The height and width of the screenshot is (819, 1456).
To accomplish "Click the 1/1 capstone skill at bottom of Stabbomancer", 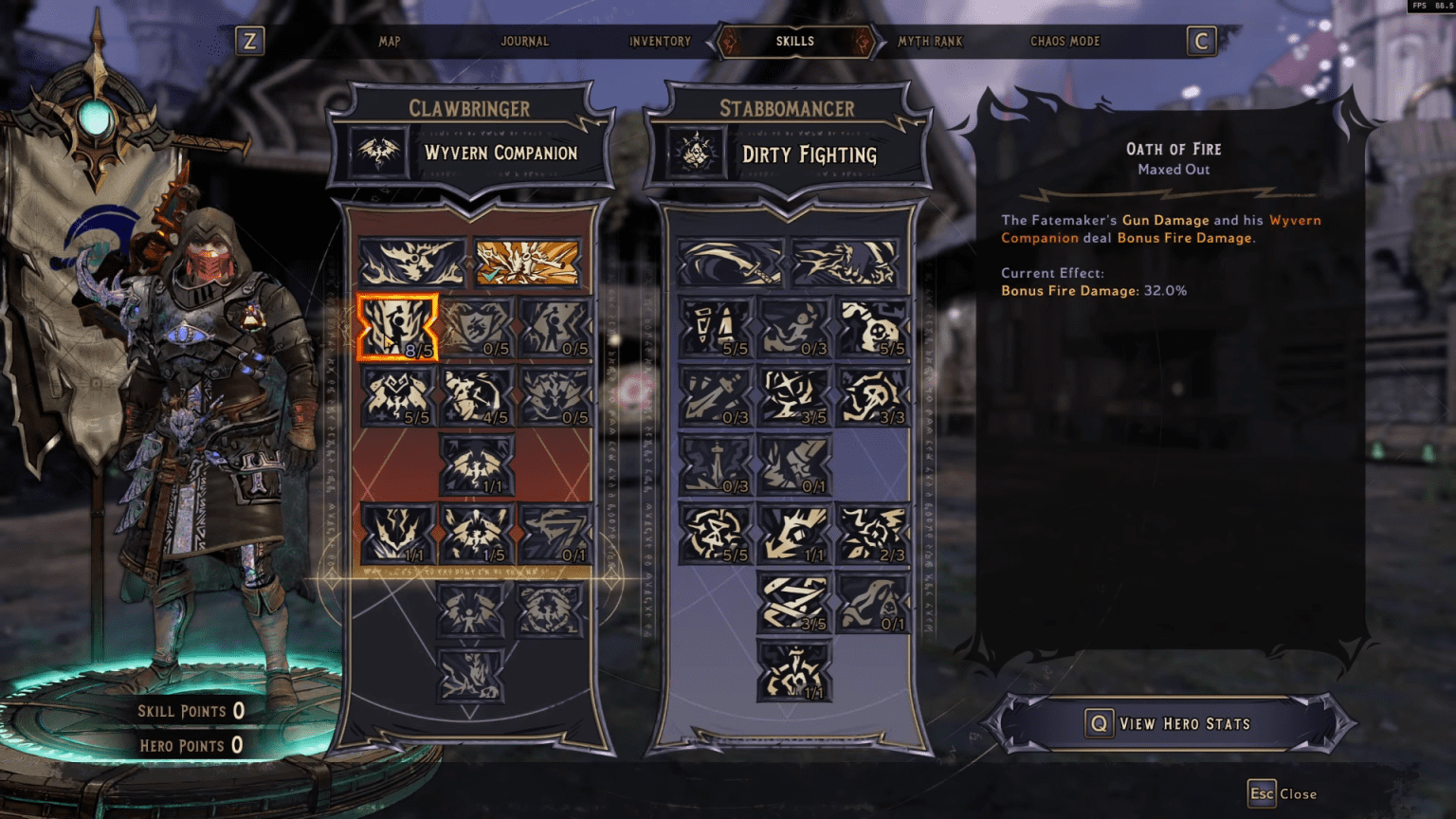I will (x=794, y=671).
